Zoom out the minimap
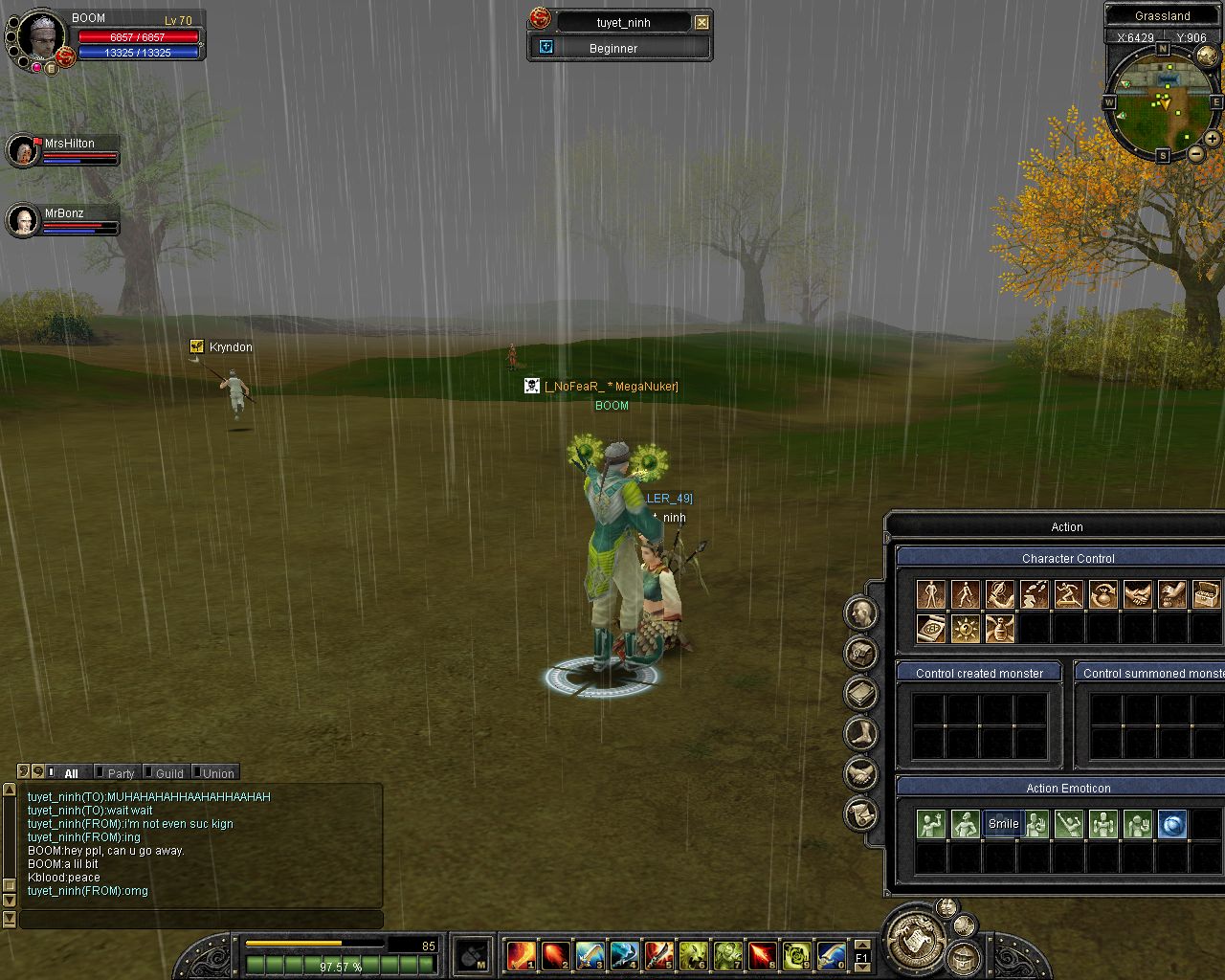The width and height of the screenshot is (1225, 980). point(1195,153)
